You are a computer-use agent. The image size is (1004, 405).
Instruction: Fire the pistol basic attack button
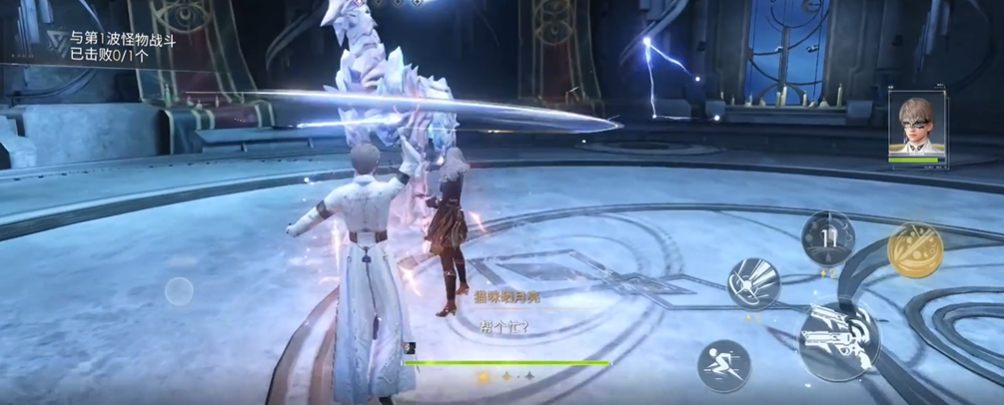839,340
